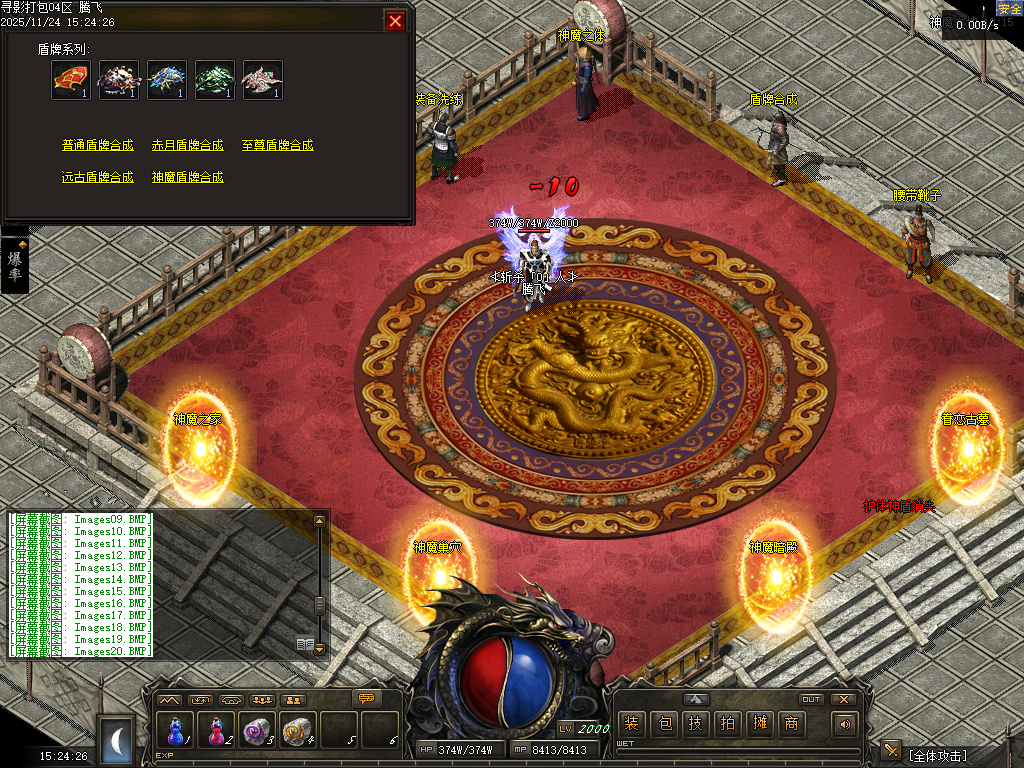
Task: Use the blue potion in hotbar slot 1
Action: click(175, 730)
